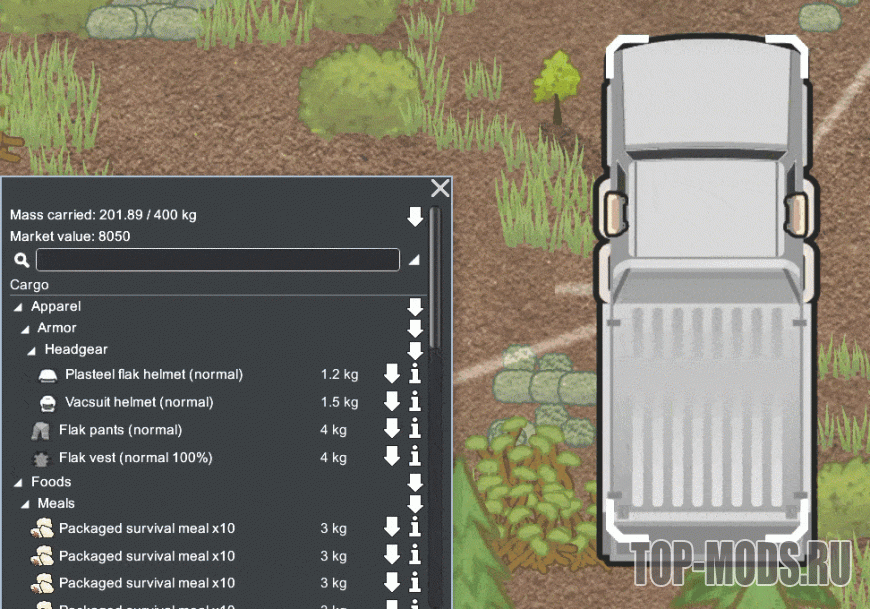This screenshot has height=609, width=870.
Task: Toggle the triangle beside the search bar
Action: click(x=413, y=260)
